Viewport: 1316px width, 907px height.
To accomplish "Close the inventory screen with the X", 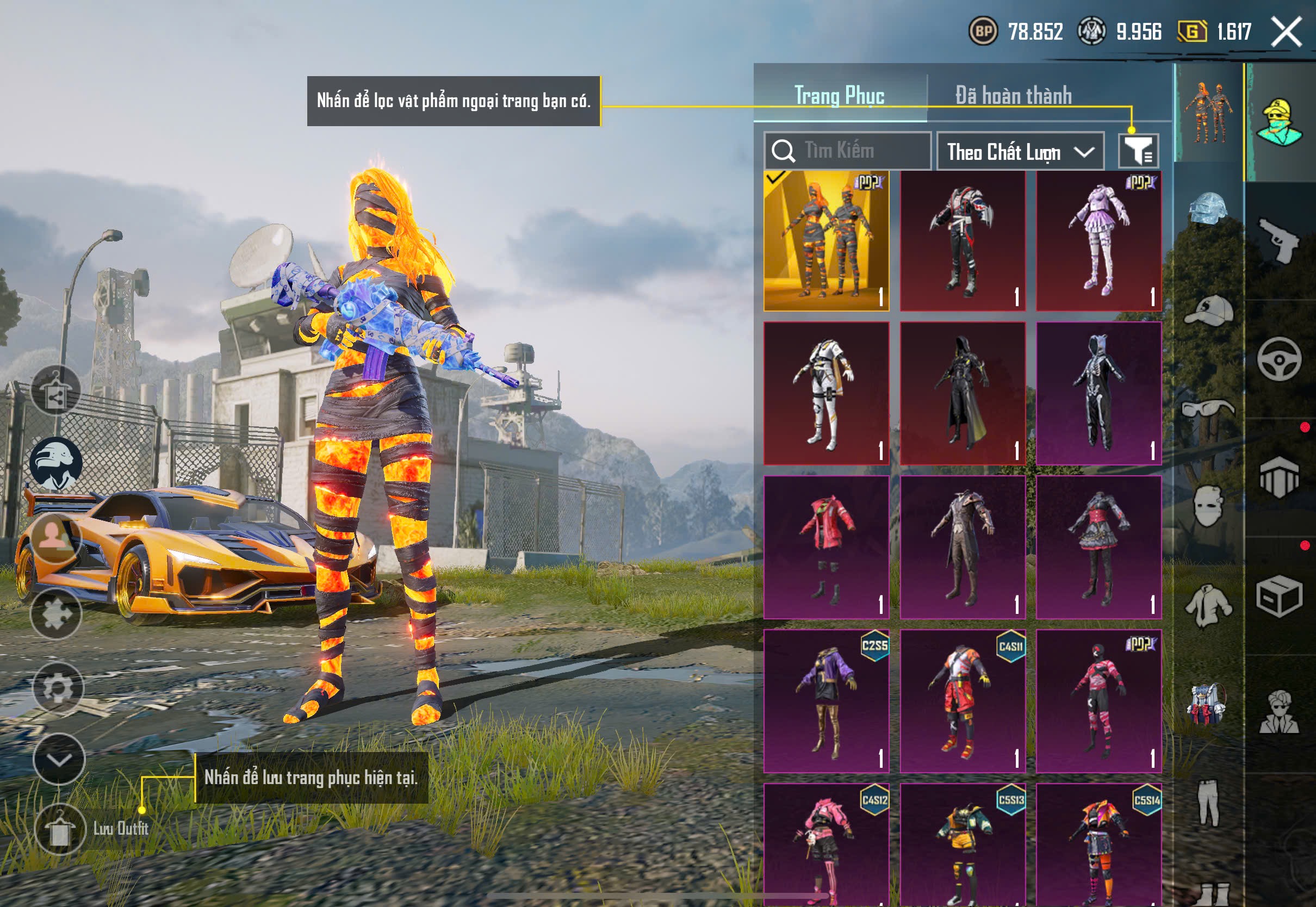I will (1286, 32).
